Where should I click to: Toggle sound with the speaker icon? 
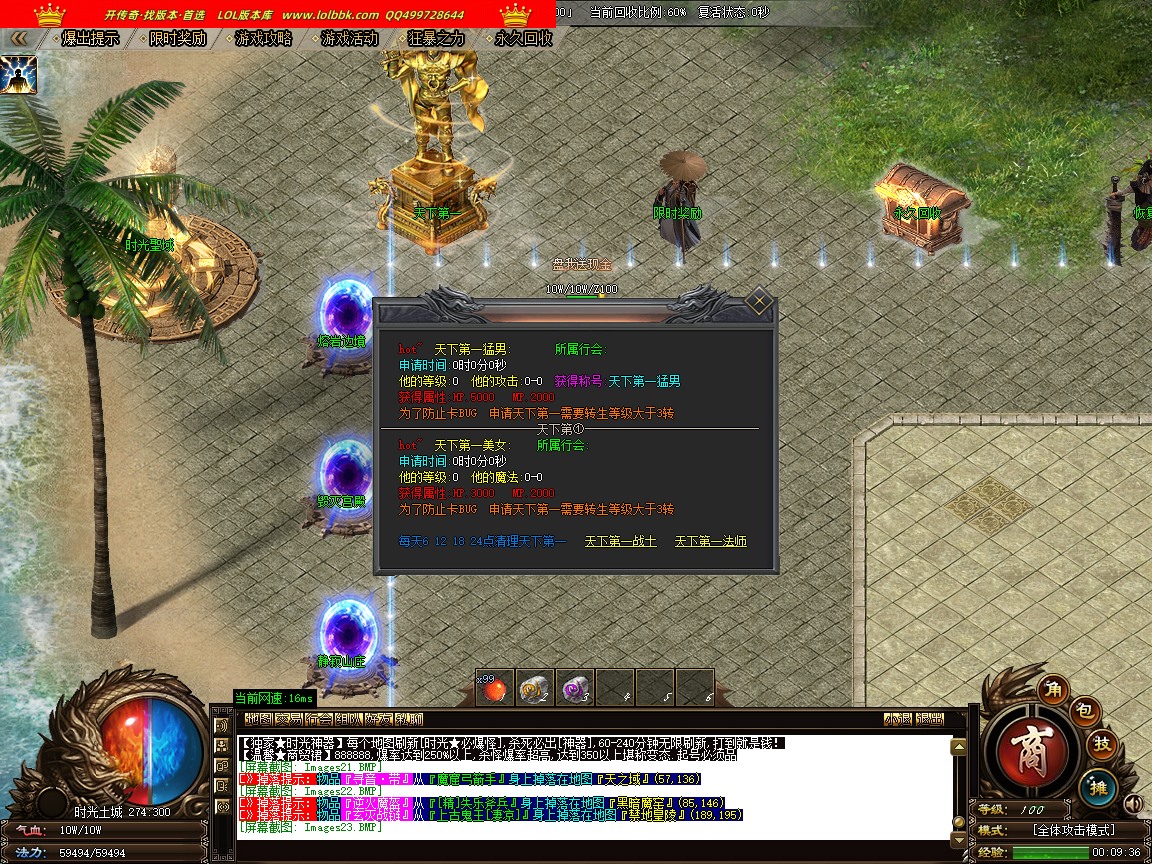1133,804
